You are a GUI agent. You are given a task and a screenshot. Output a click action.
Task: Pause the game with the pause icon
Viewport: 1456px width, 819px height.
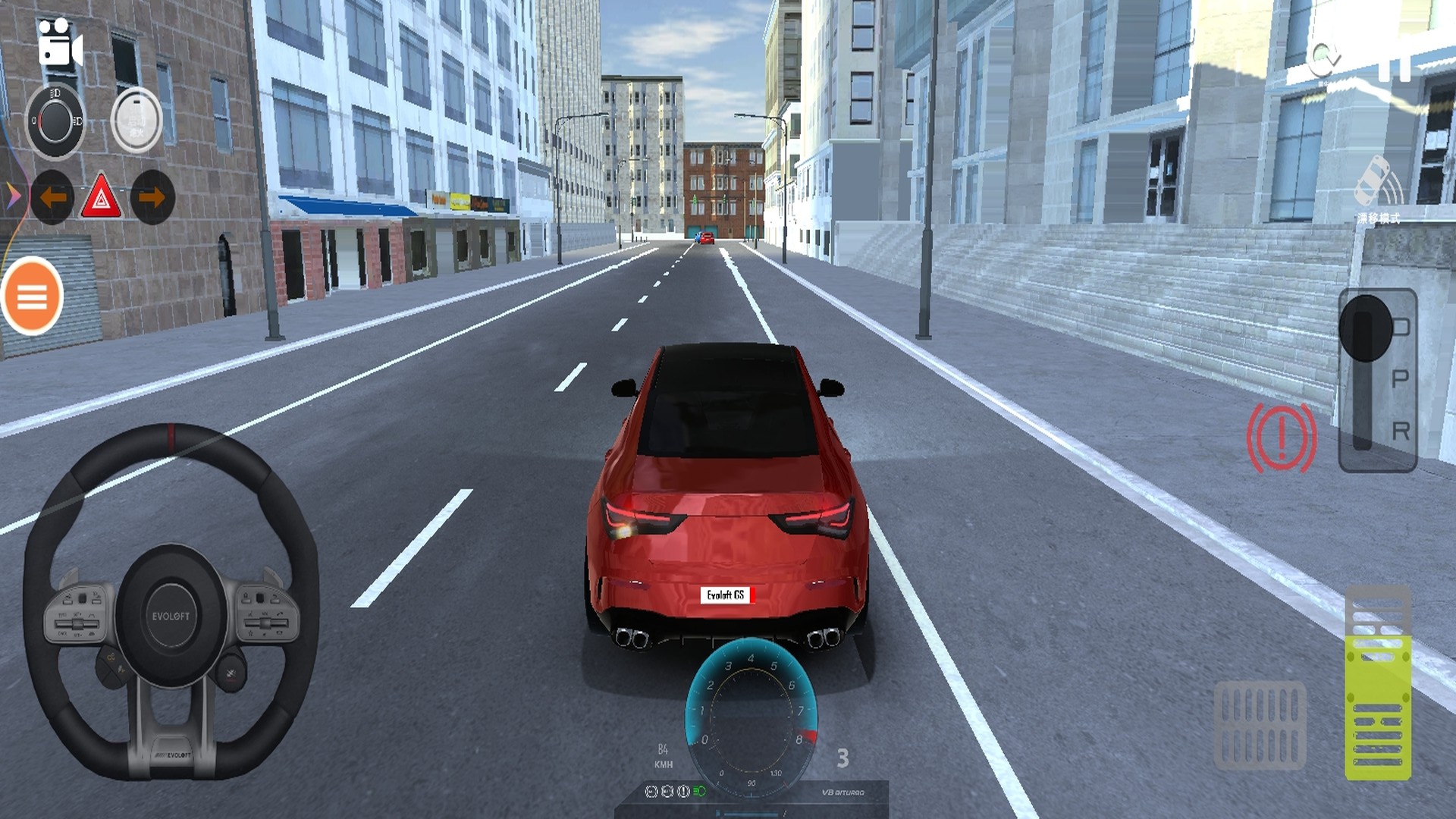coord(1394,64)
